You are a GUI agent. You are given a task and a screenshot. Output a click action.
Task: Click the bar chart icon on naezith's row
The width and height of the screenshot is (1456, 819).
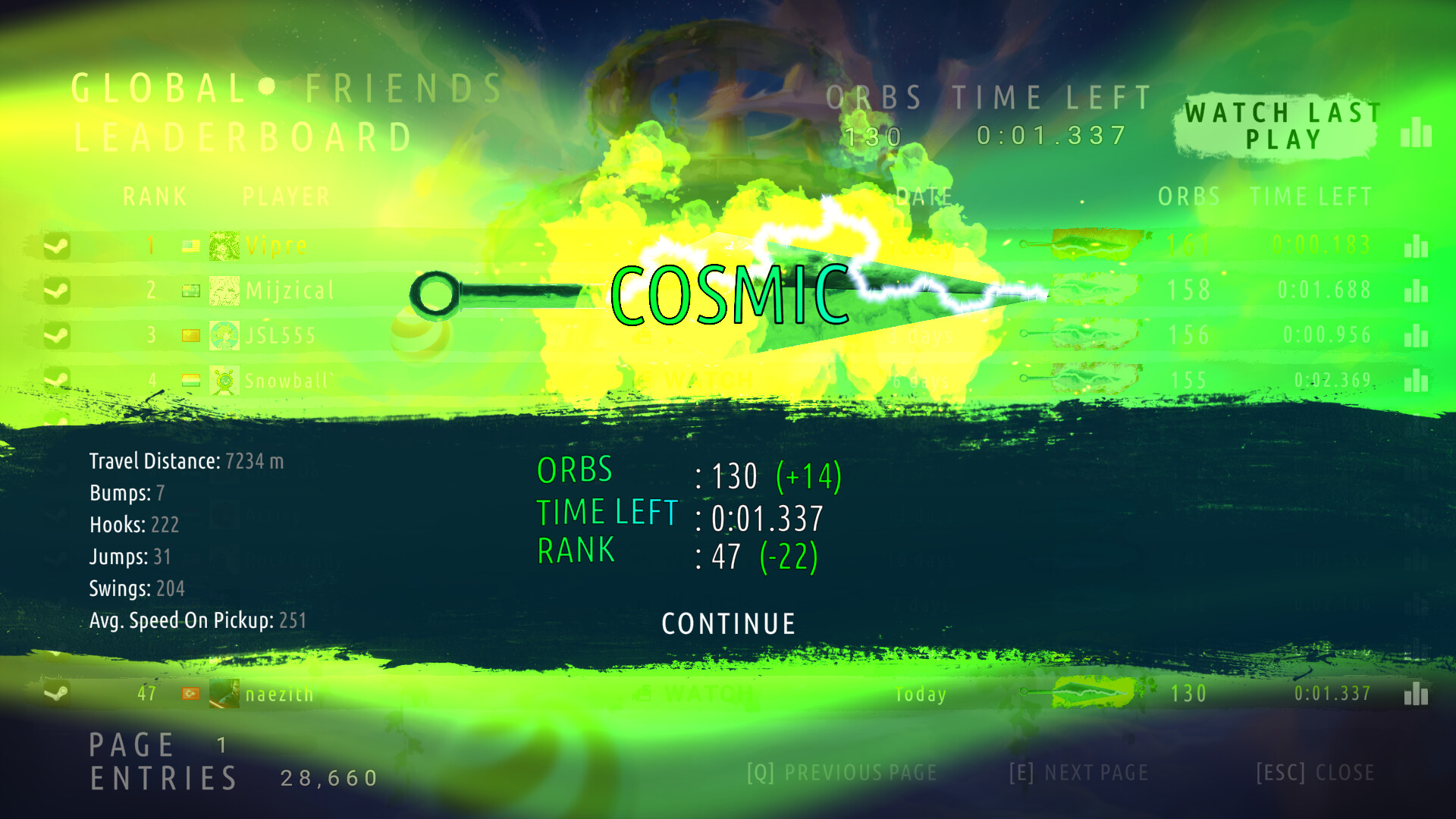[1417, 694]
